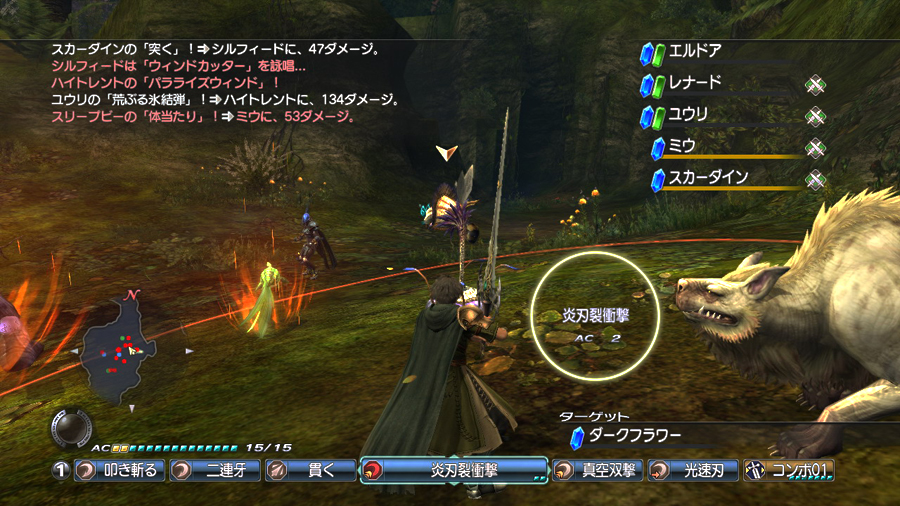Screen dimensions: 900x506
Task: Select the 叩き斬る skill
Action: 119,470
